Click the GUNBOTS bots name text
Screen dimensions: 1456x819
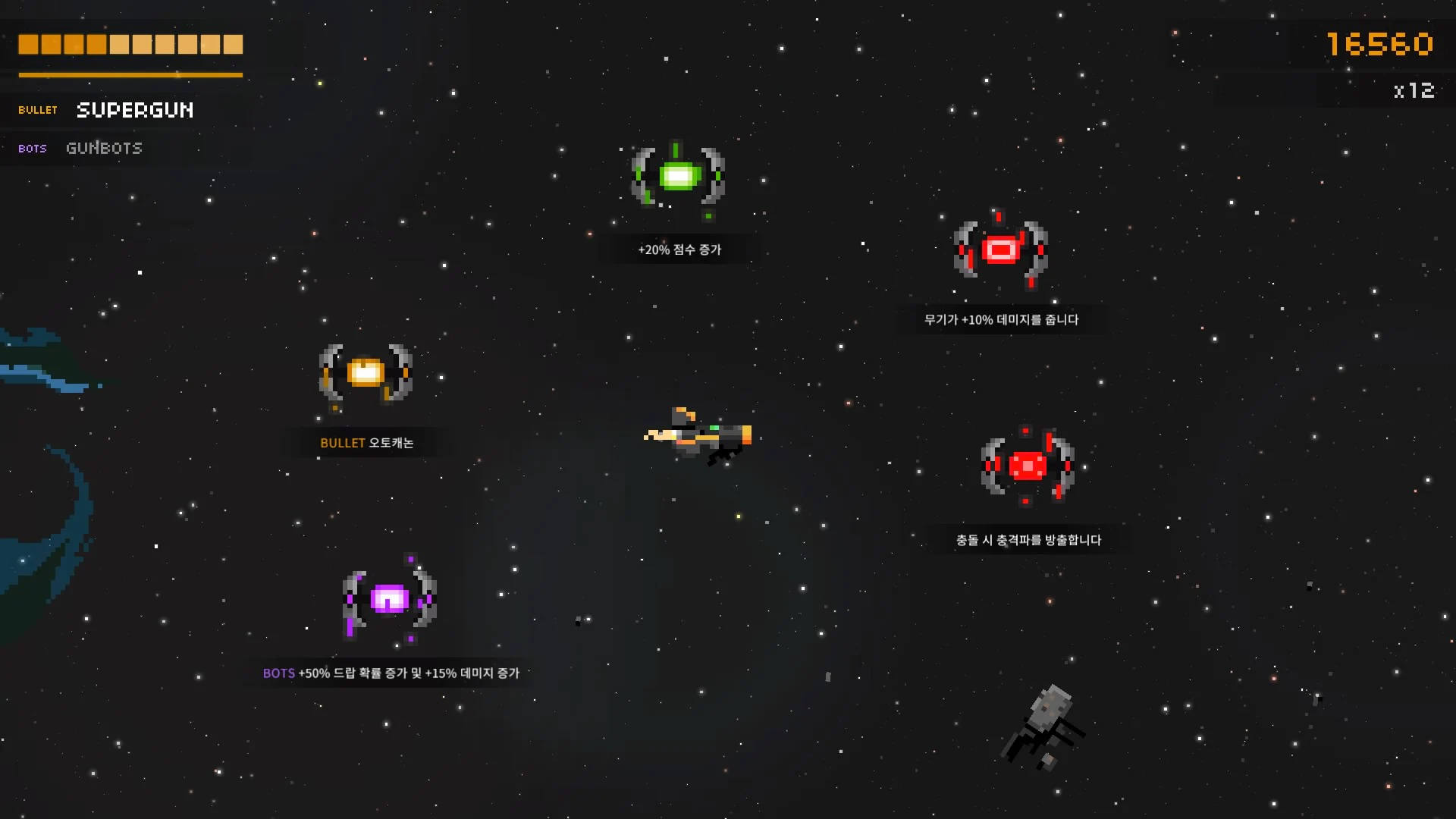coord(104,148)
